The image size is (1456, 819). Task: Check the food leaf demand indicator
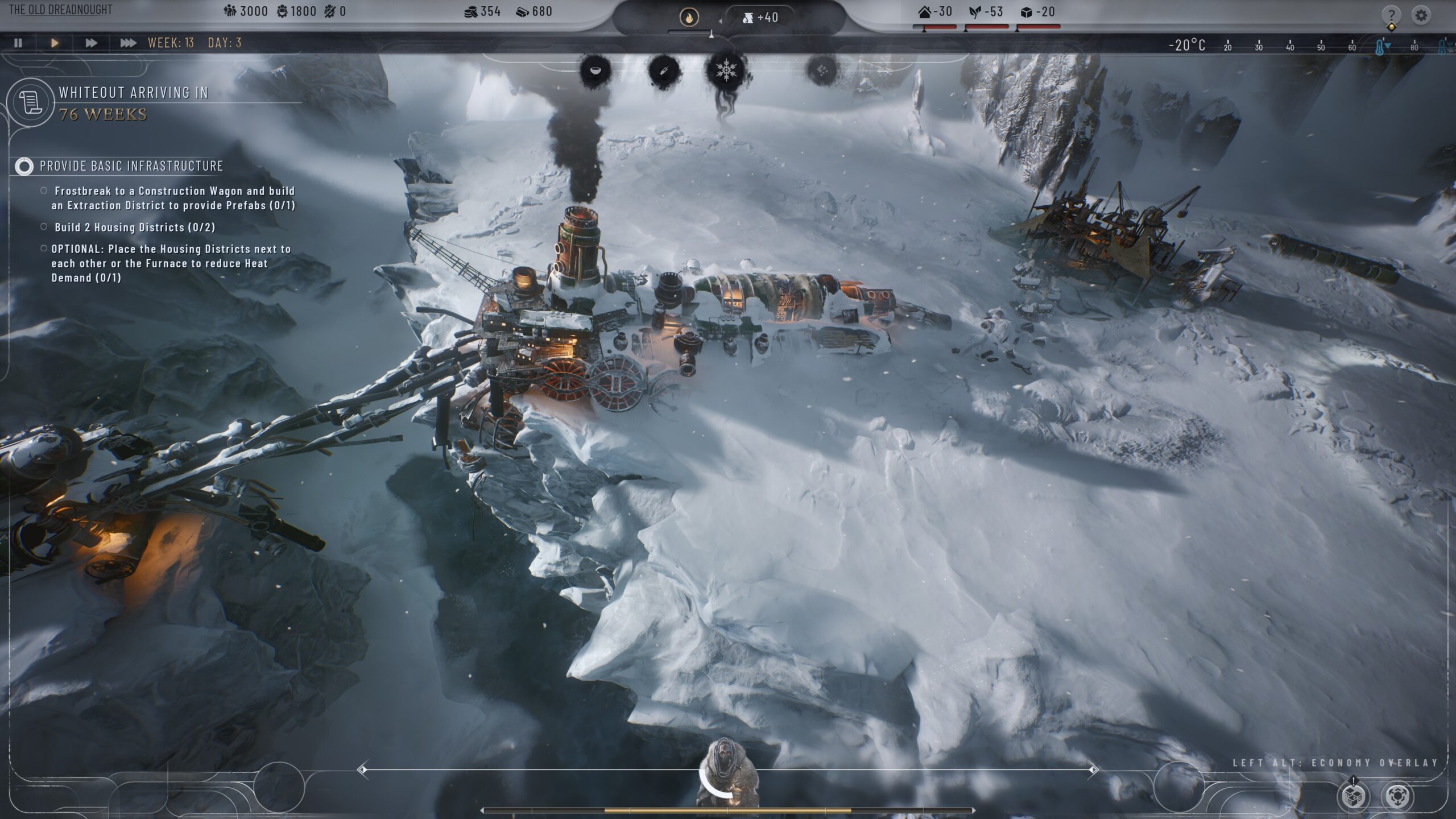click(x=986, y=13)
